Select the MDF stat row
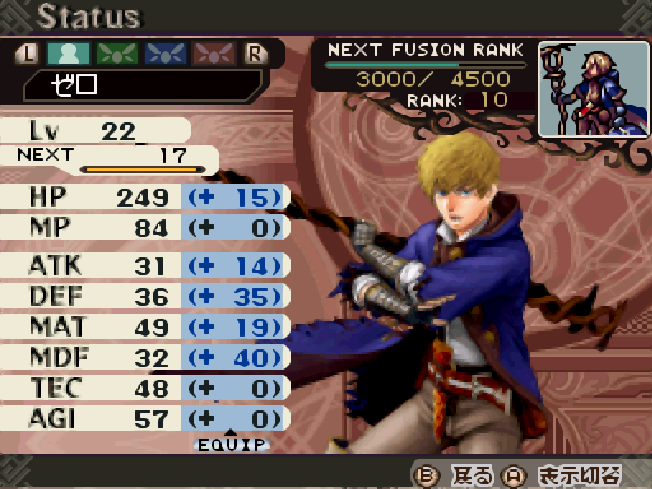This screenshot has width=652, height=489. point(145,357)
